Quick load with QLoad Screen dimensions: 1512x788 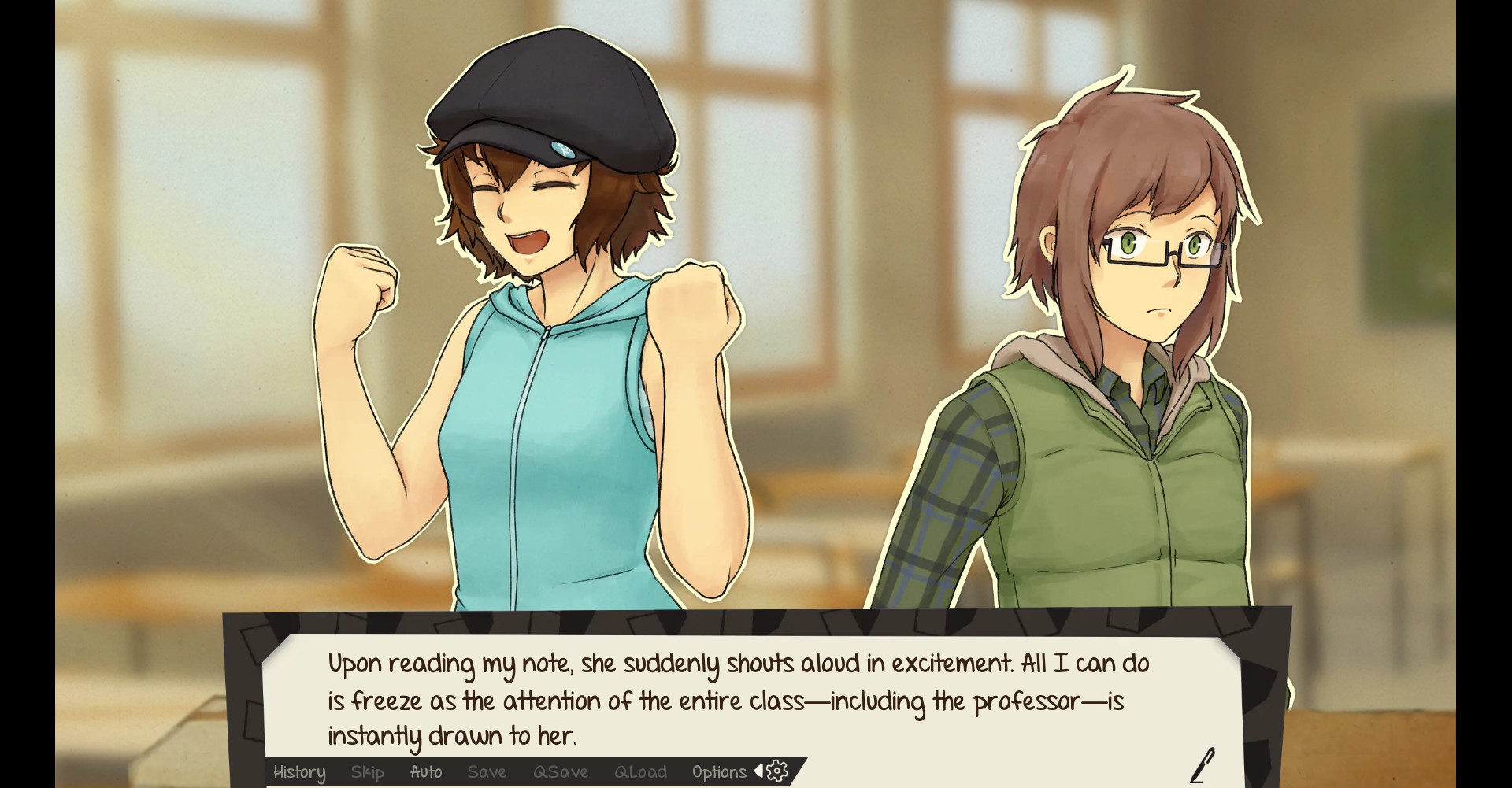640,772
